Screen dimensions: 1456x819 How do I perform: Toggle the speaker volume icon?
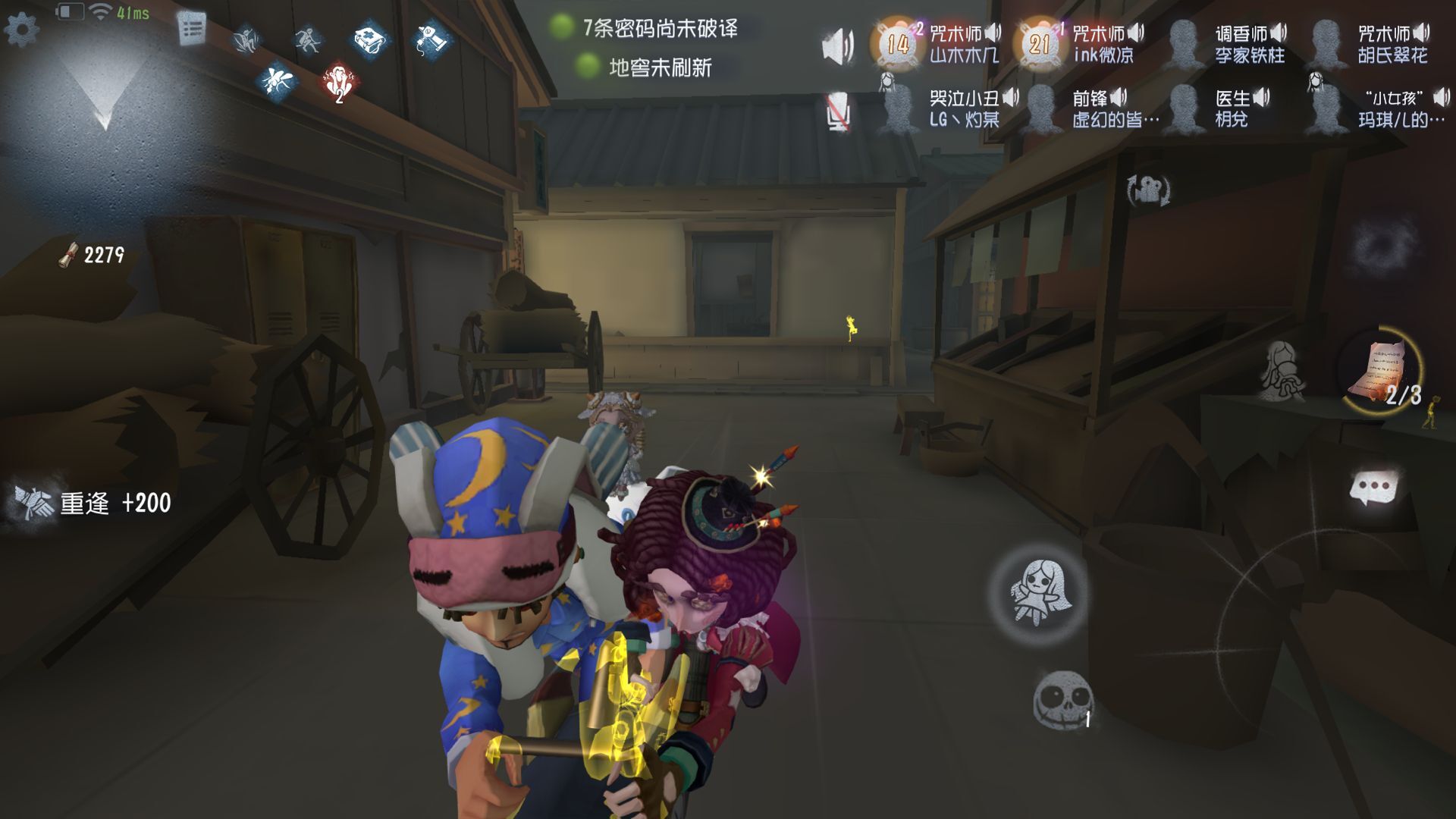point(837,45)
